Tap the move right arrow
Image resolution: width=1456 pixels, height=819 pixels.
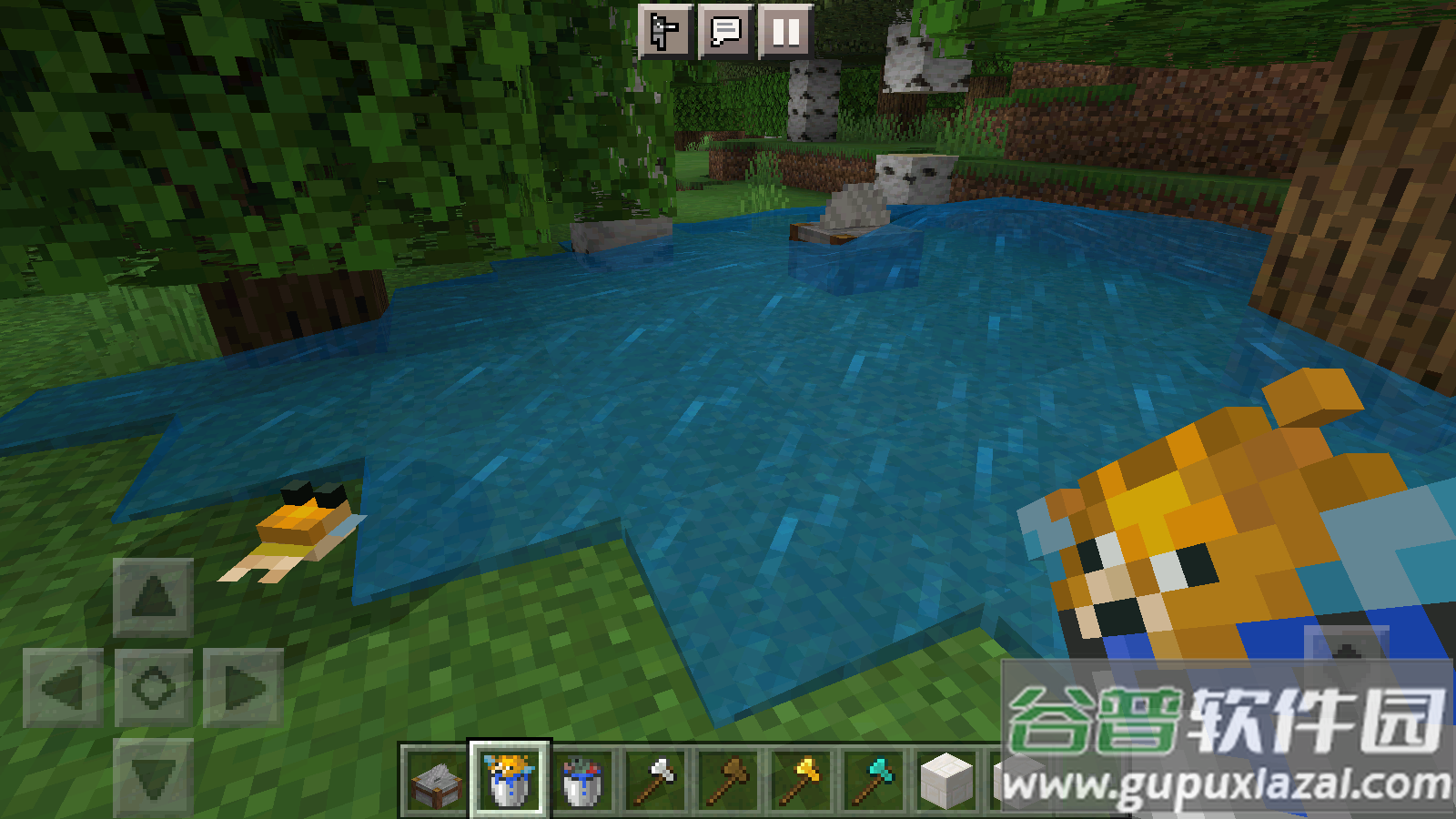click(x=243, y=688)
